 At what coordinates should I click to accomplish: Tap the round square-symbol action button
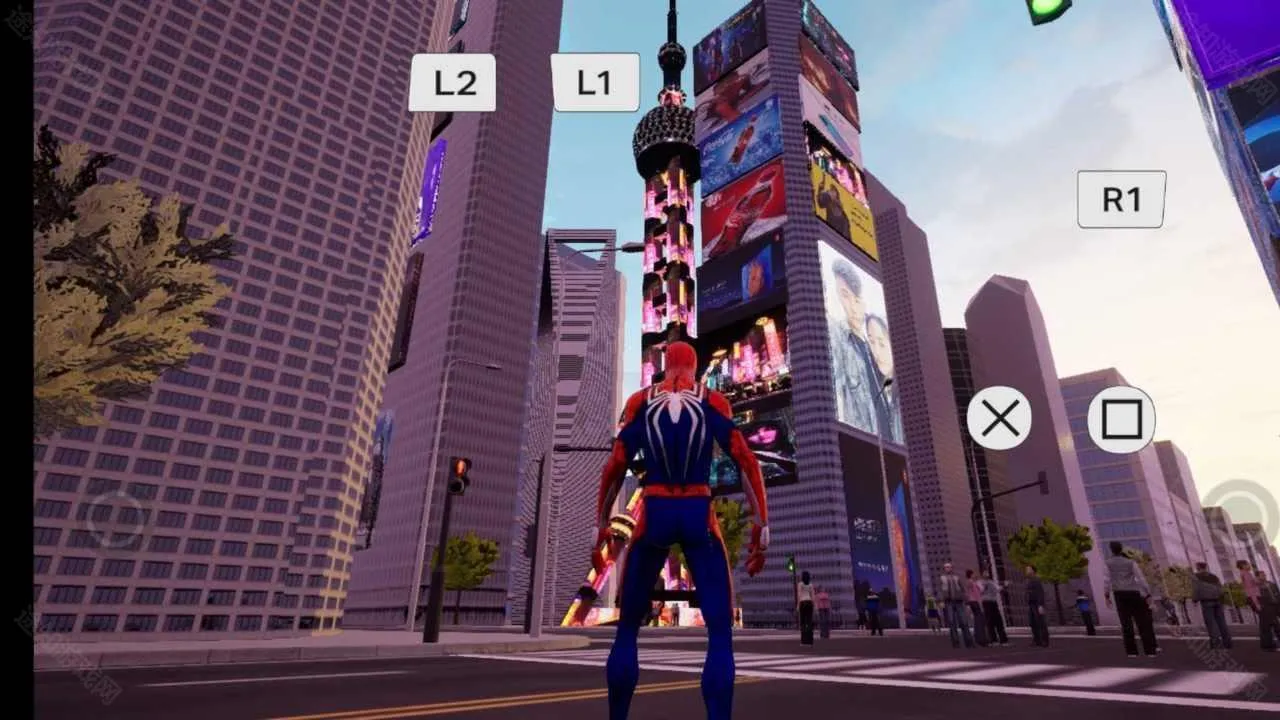click(x=1121, y=419)
